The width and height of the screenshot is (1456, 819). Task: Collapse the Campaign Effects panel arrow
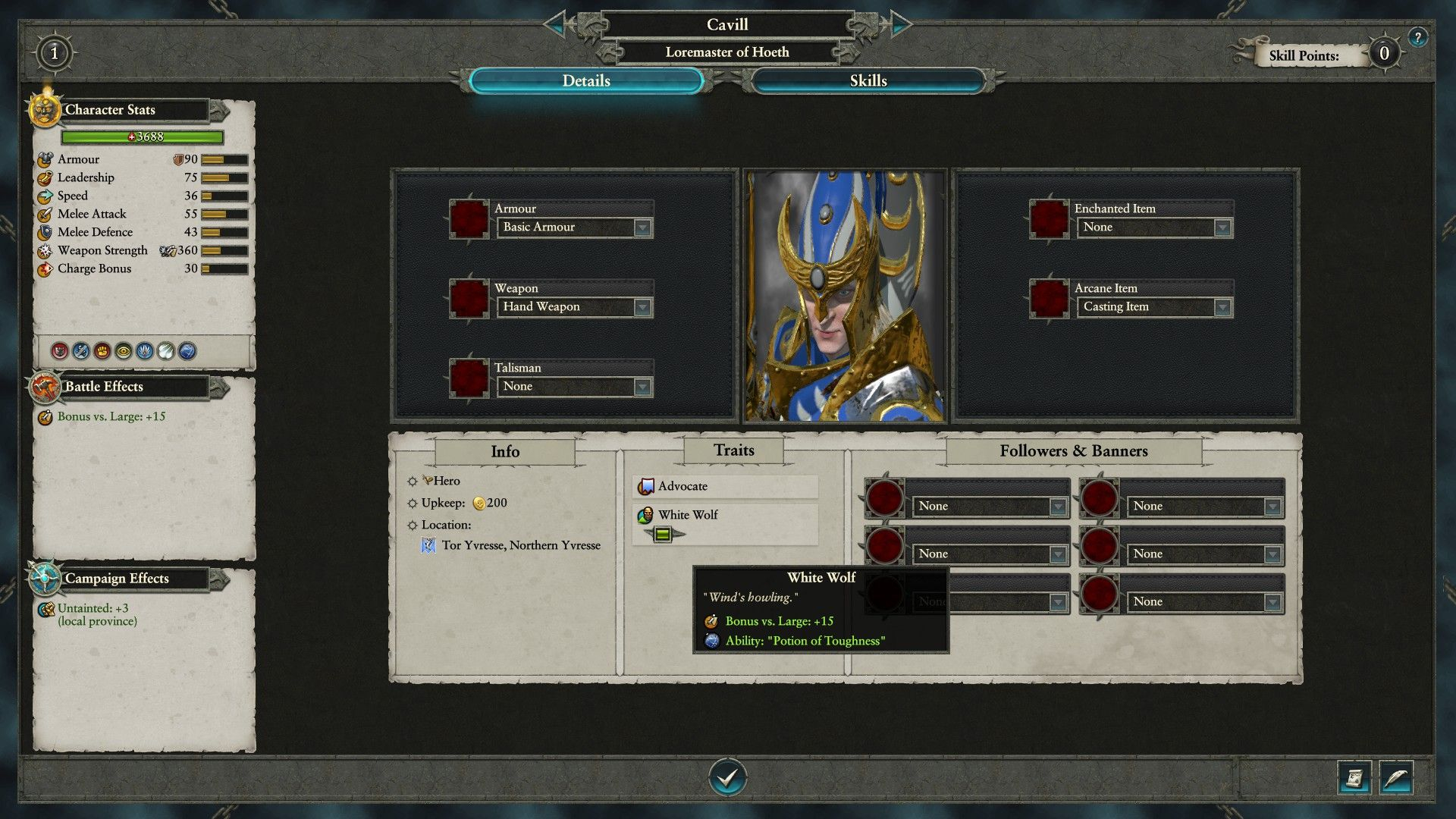[x=220, y=579]
